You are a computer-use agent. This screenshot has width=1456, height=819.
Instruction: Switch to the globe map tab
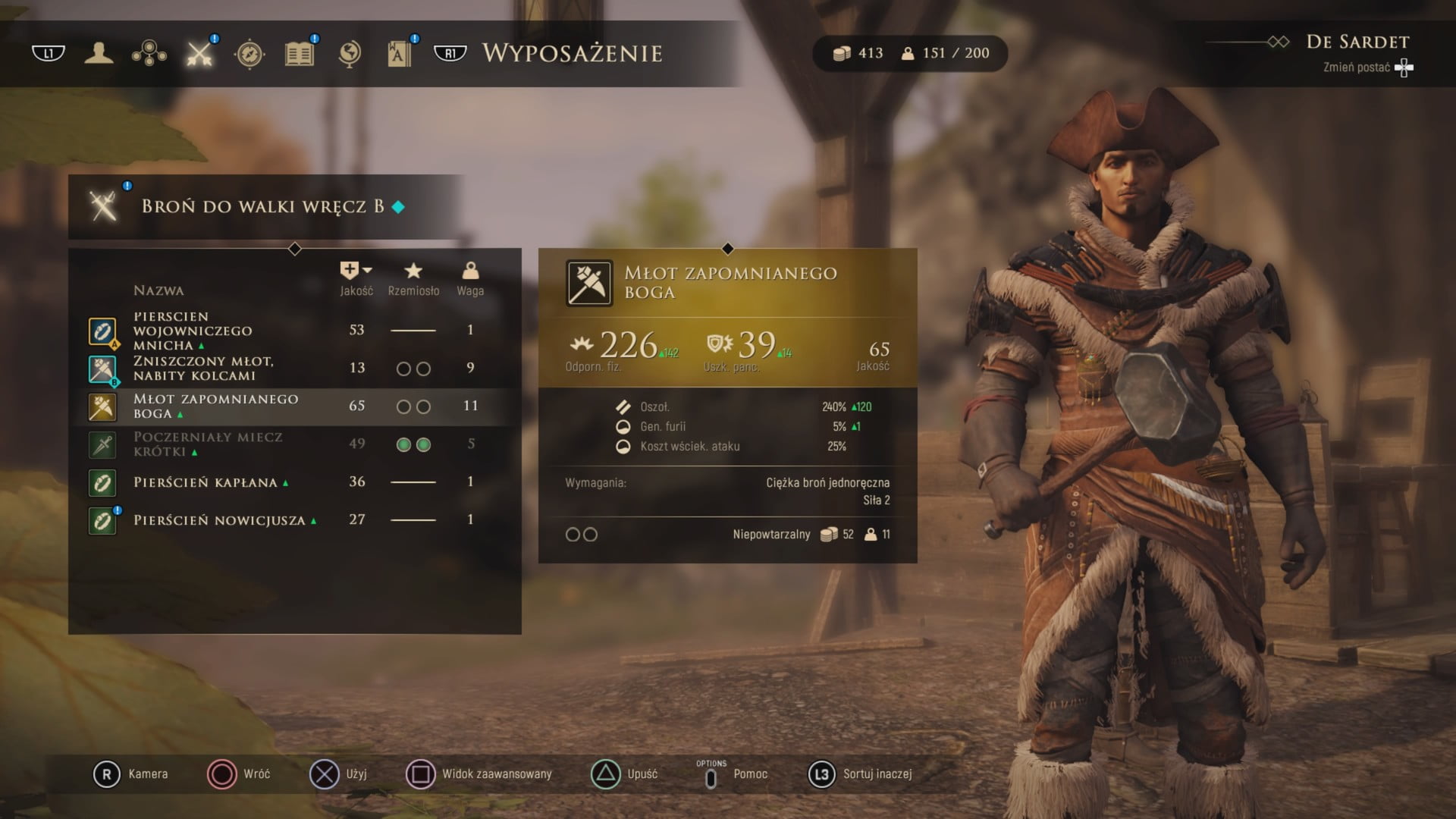(350, 53)
